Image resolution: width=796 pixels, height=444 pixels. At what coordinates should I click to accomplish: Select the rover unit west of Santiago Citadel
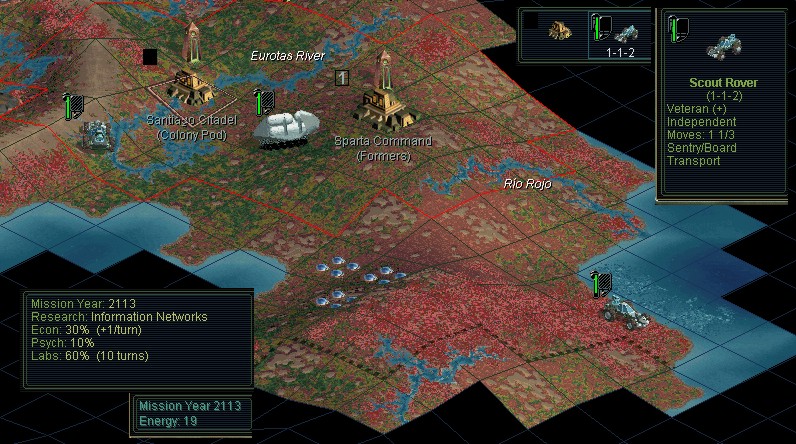pyautogui.click(x=97, y=133)
